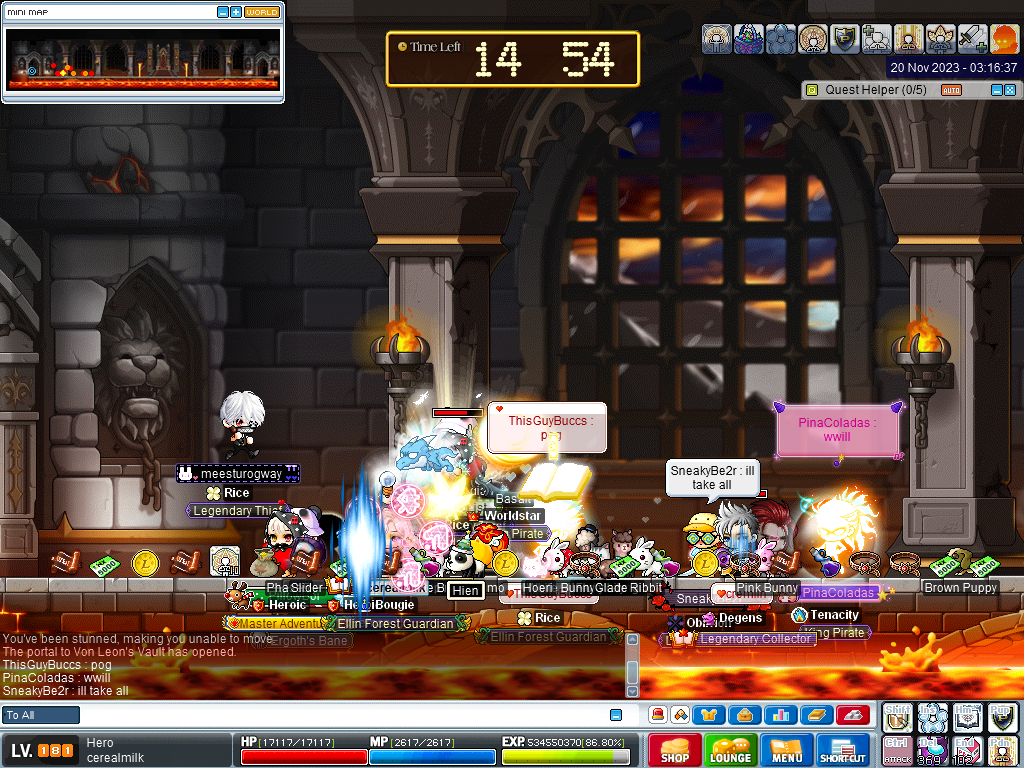1024x768 pixels.
Task: Open the inventory bag icon button
Action: (745, 715)
